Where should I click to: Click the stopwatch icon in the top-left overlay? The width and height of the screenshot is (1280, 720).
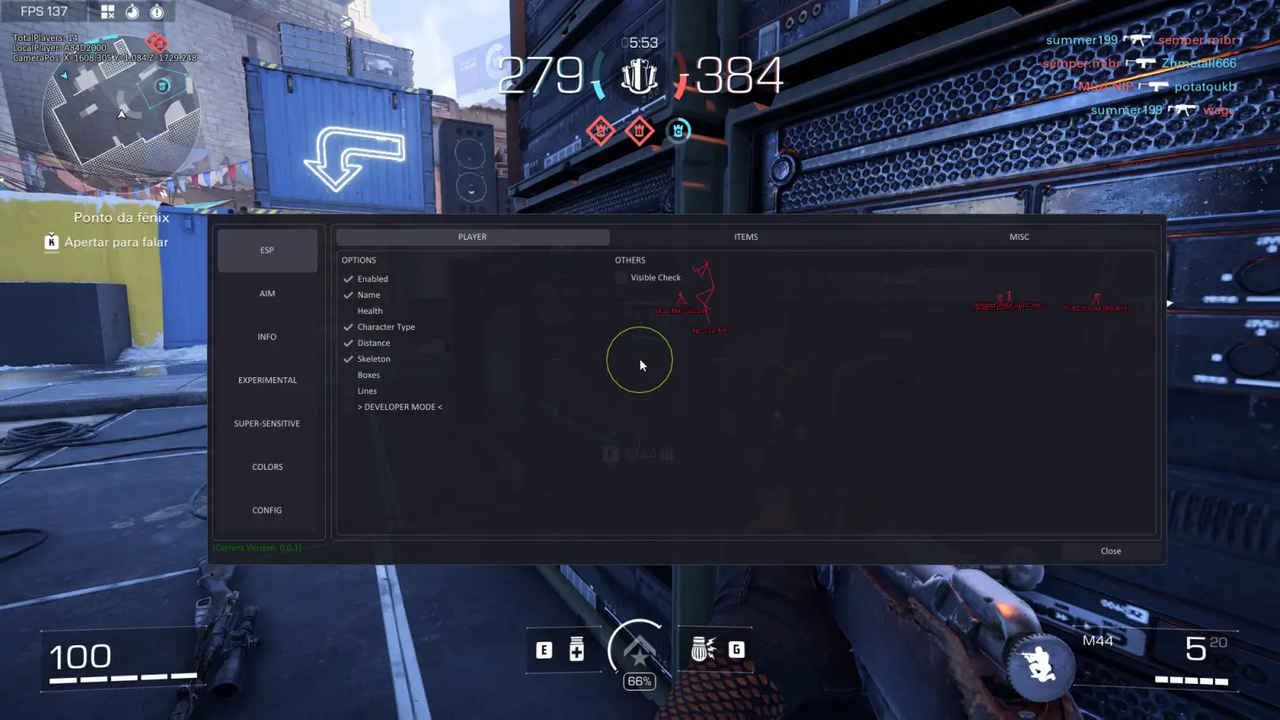[x=156, y=12]
